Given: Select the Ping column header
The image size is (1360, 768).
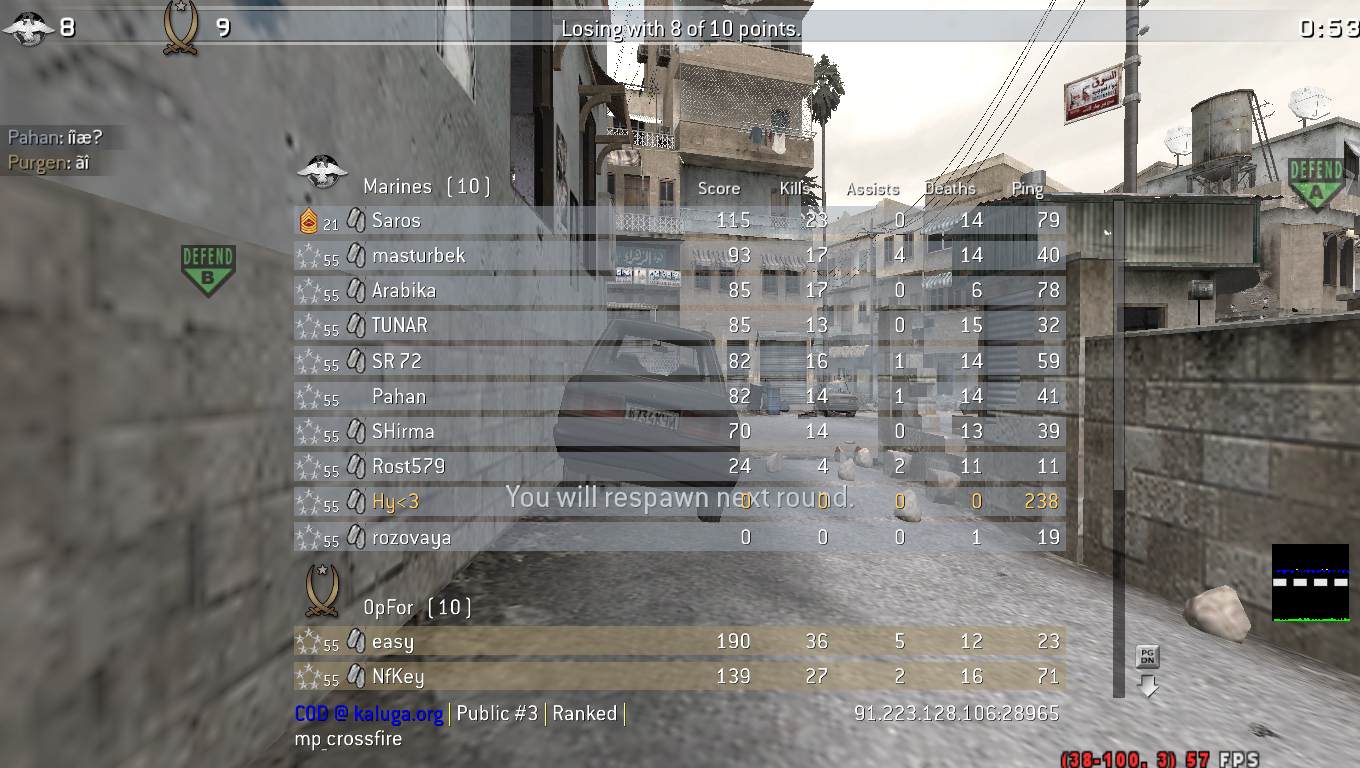Looking at the screenshot, I should (1027, 188).
